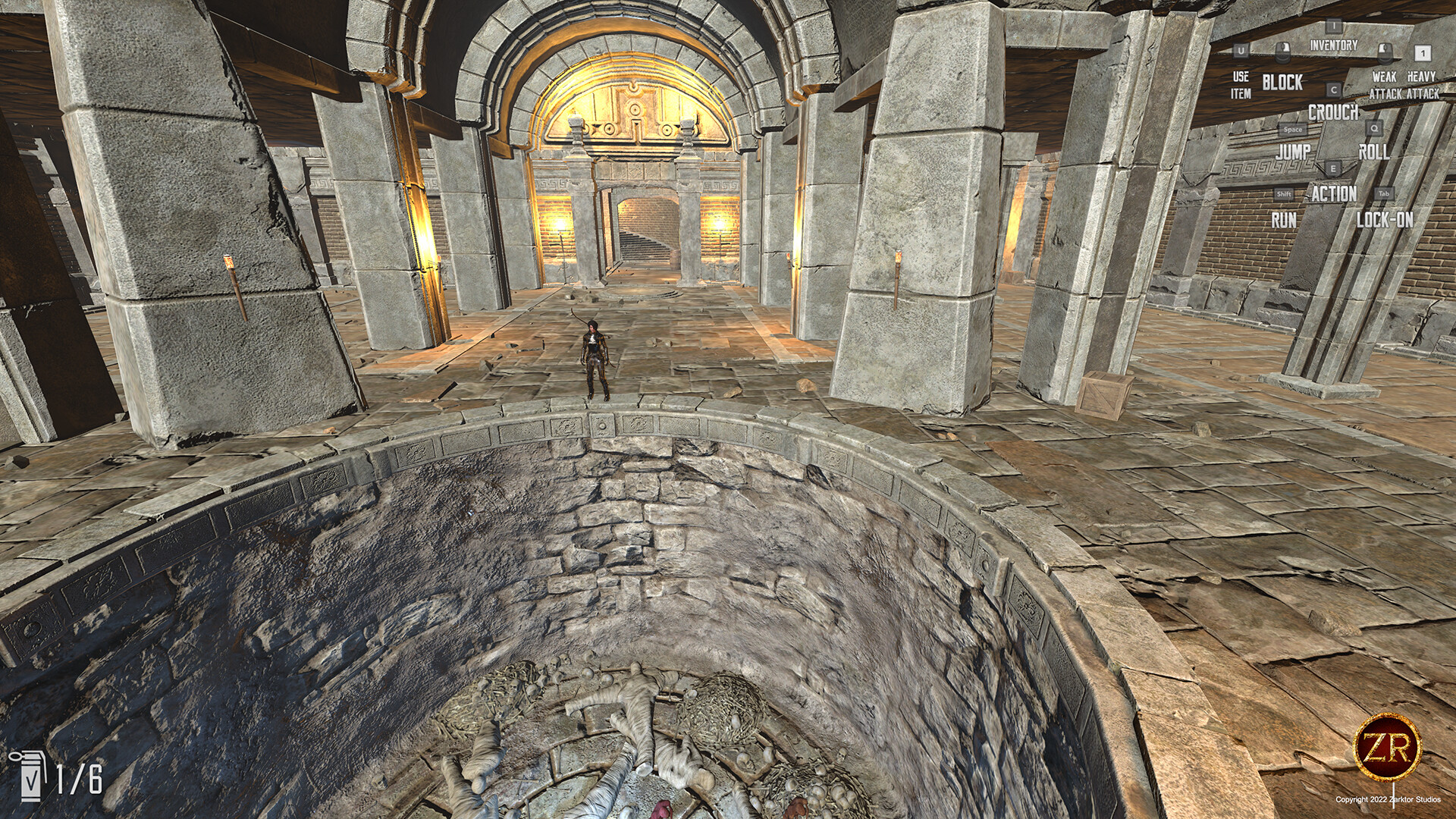Toggle CROUCH with the C key badge
Screen dimensions: 1456x819
[x=1333, y=89]
